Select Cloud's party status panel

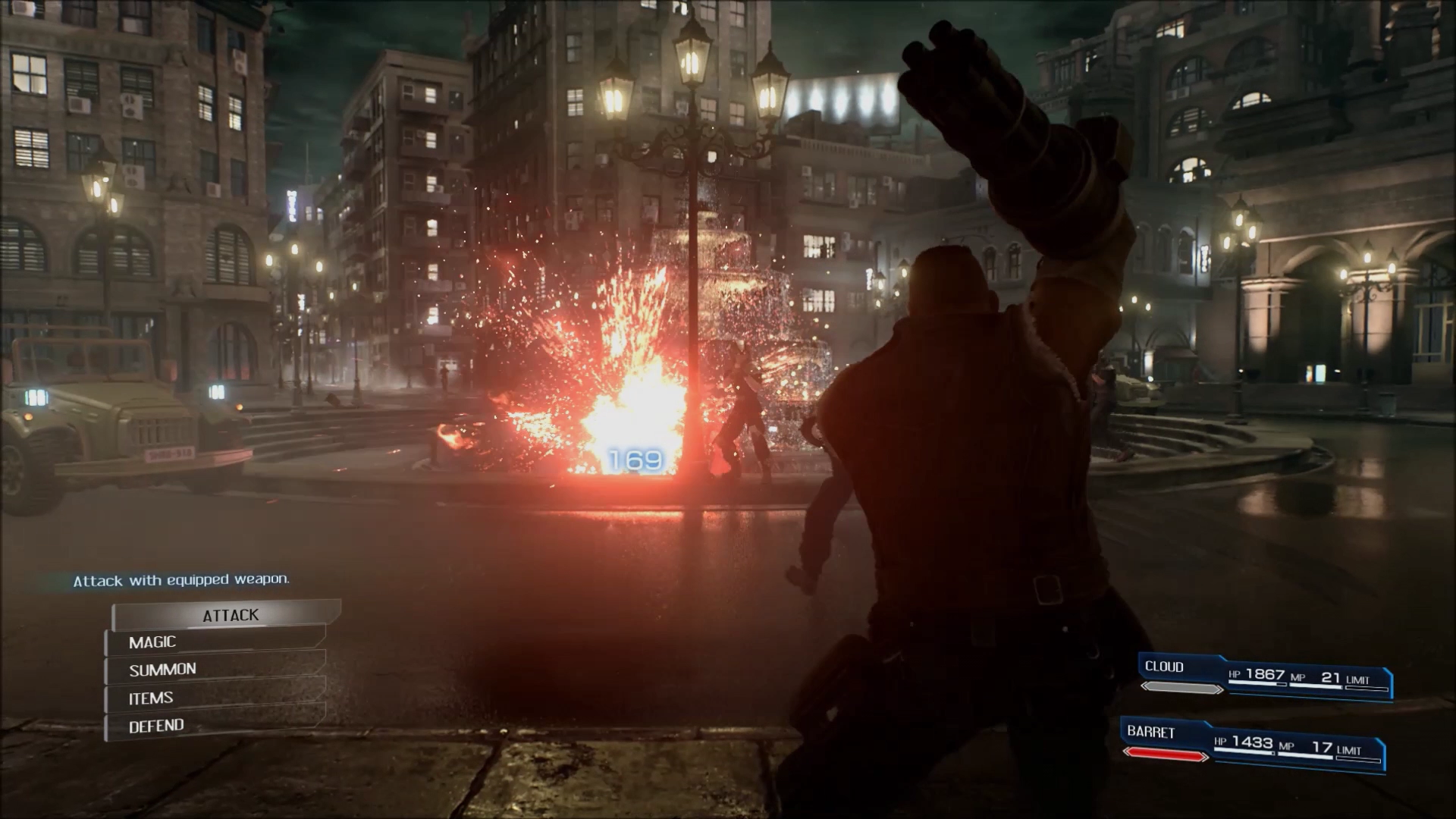(x=1265, y=677)
